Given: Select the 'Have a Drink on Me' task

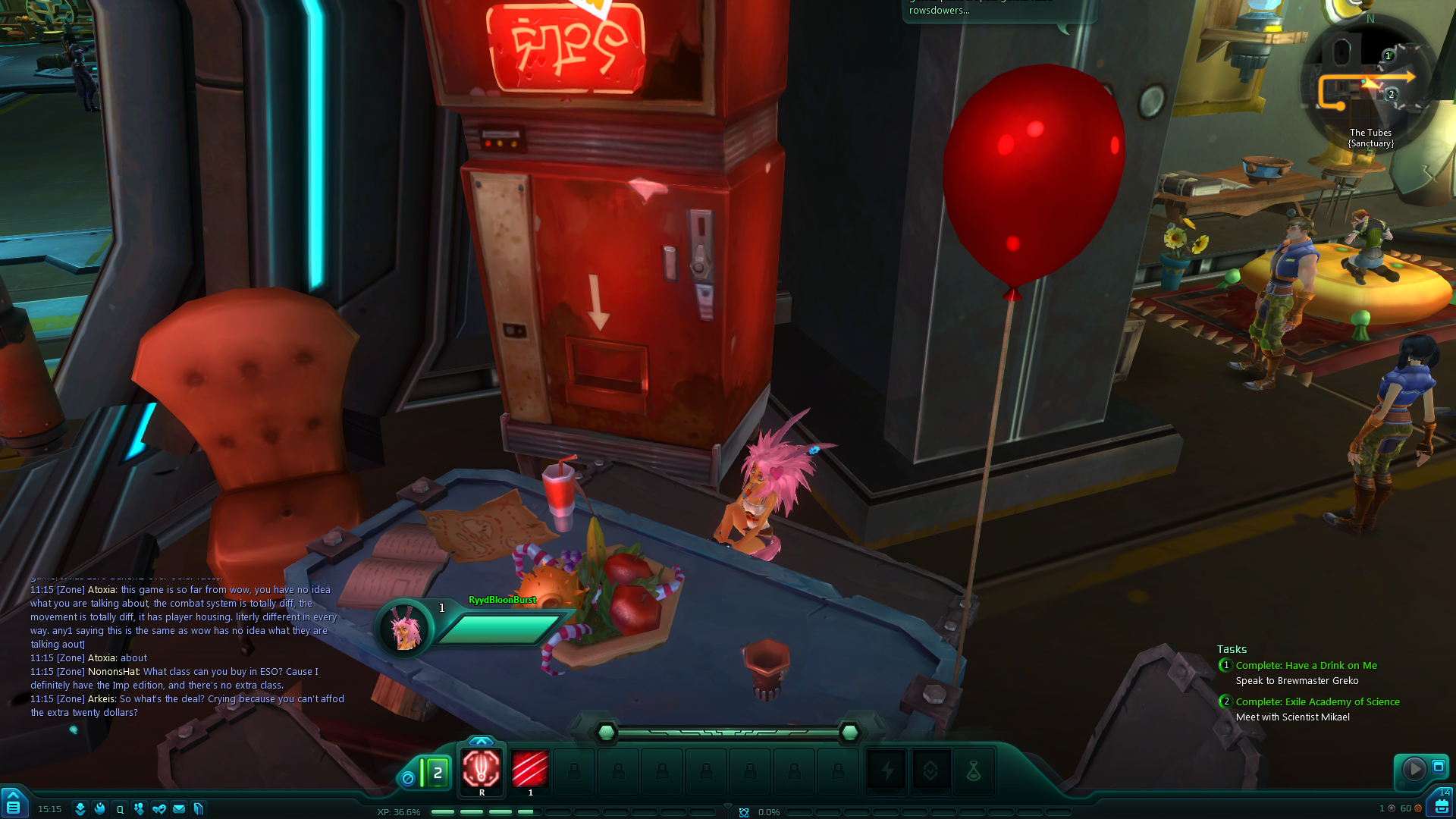Looking at the screenshot, I should (1306, 666).
